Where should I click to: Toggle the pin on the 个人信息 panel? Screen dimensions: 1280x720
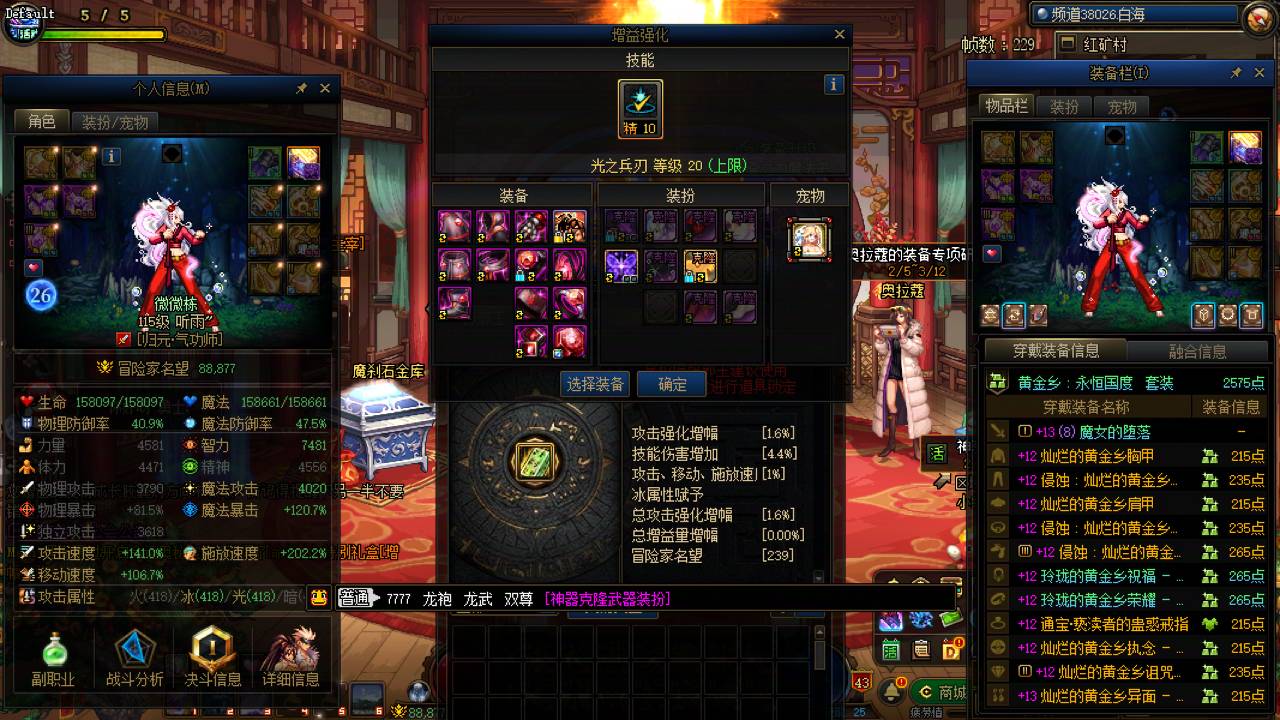(x=303, y=88)
